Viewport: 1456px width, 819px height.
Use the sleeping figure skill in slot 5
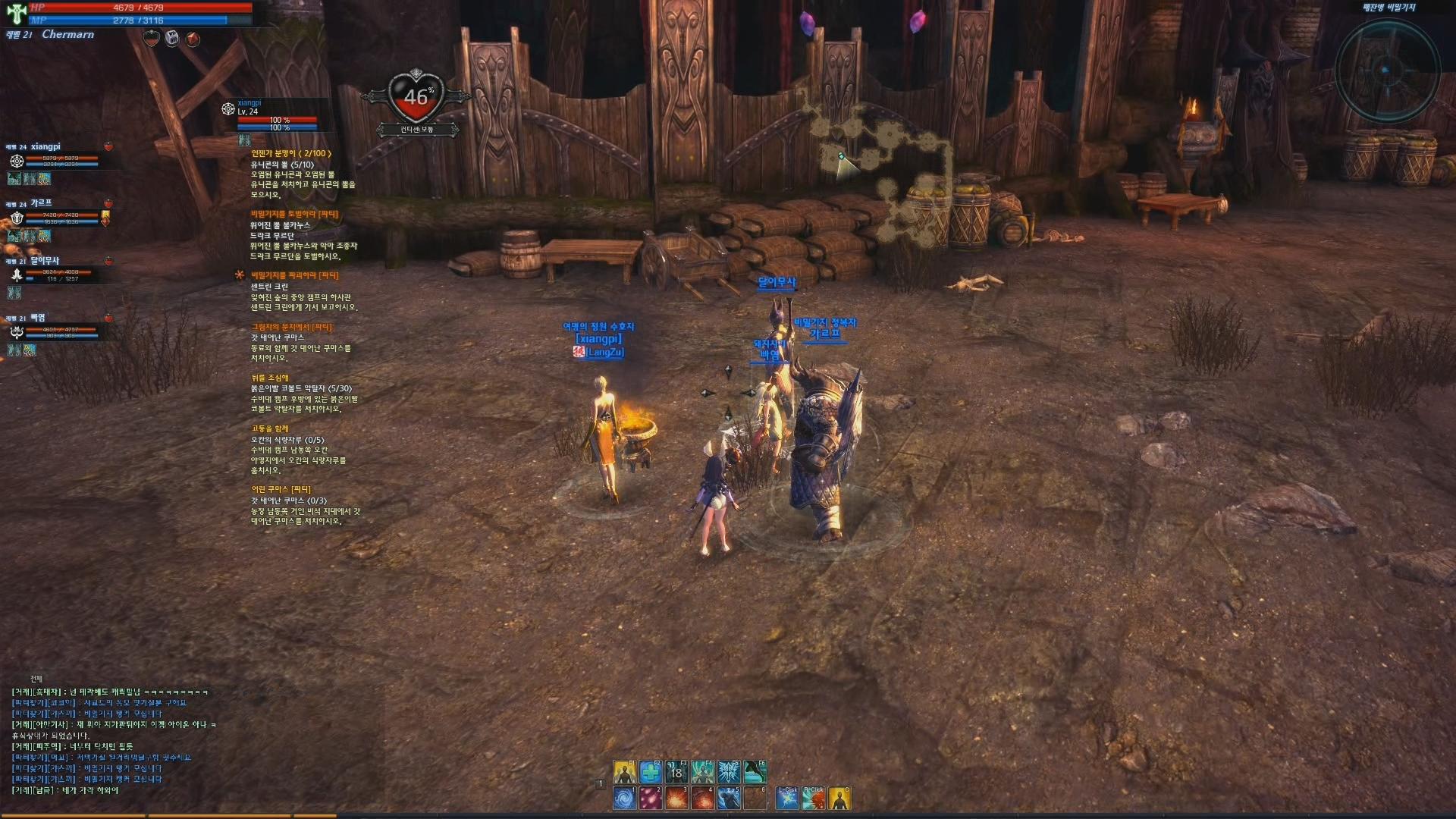point(729,798)
